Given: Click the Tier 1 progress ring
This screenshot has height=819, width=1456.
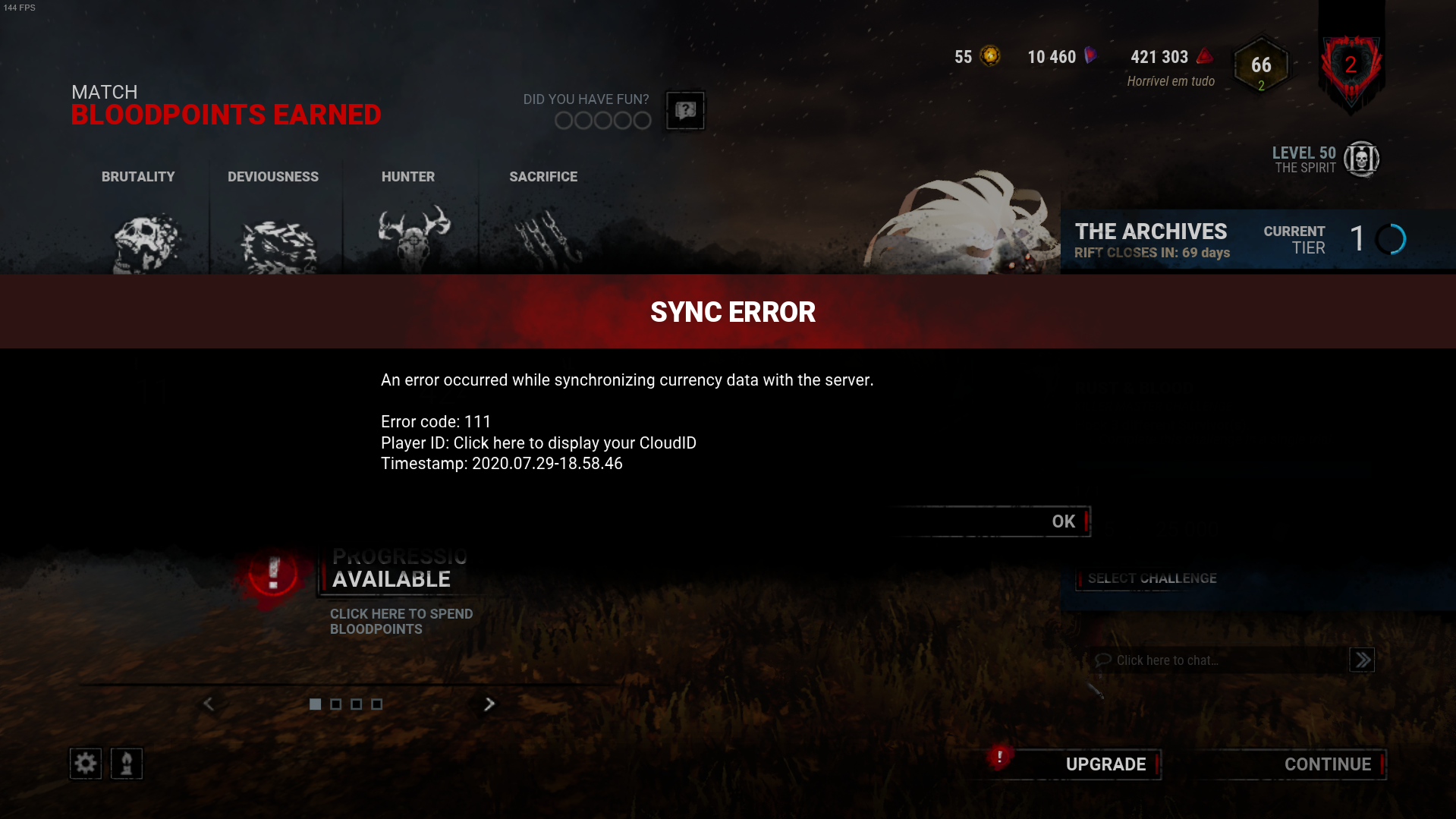Looking at the screenshot, I should [x=1391, y=238].
